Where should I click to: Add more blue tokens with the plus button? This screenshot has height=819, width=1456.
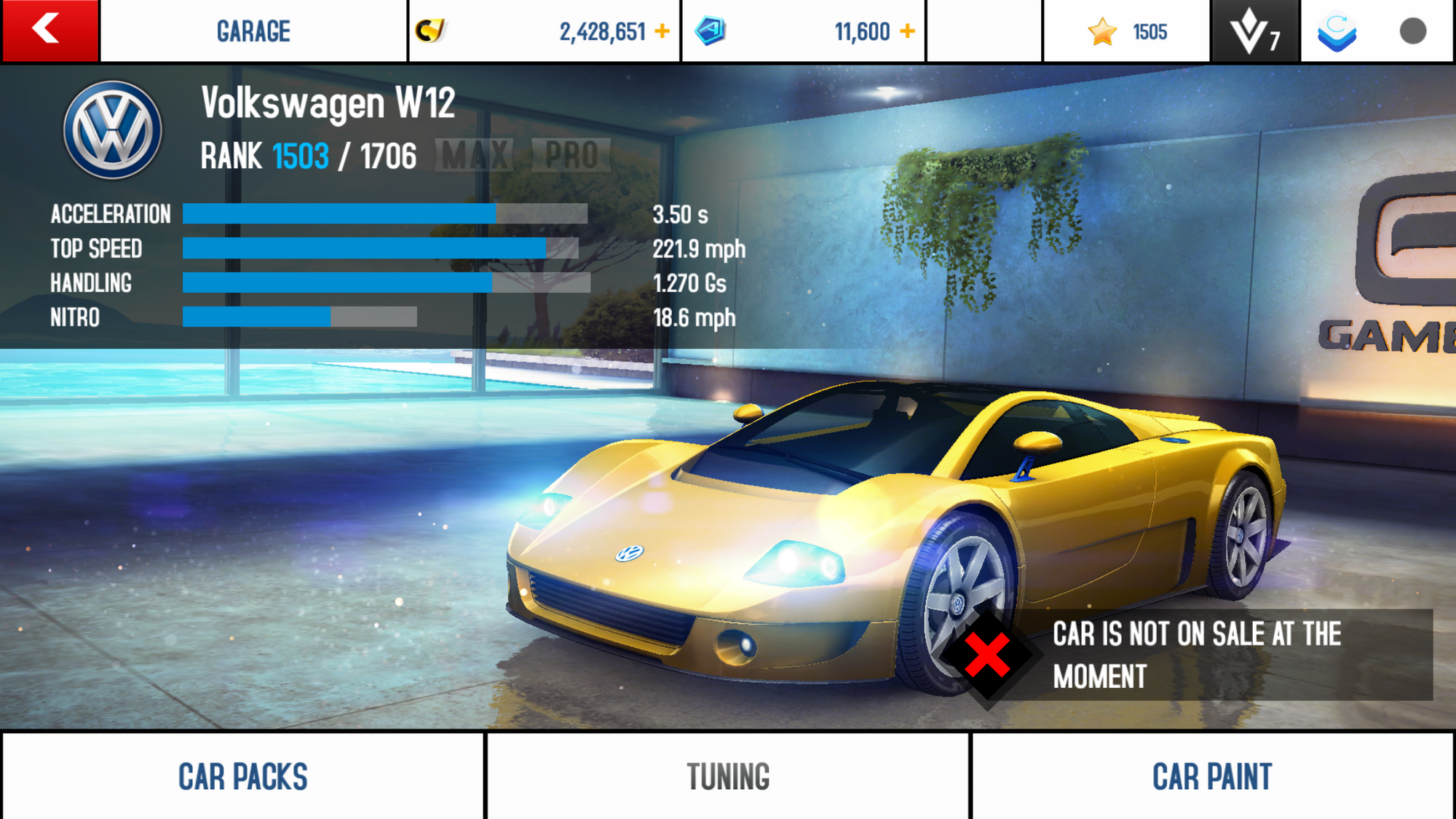tap(907, 31)
